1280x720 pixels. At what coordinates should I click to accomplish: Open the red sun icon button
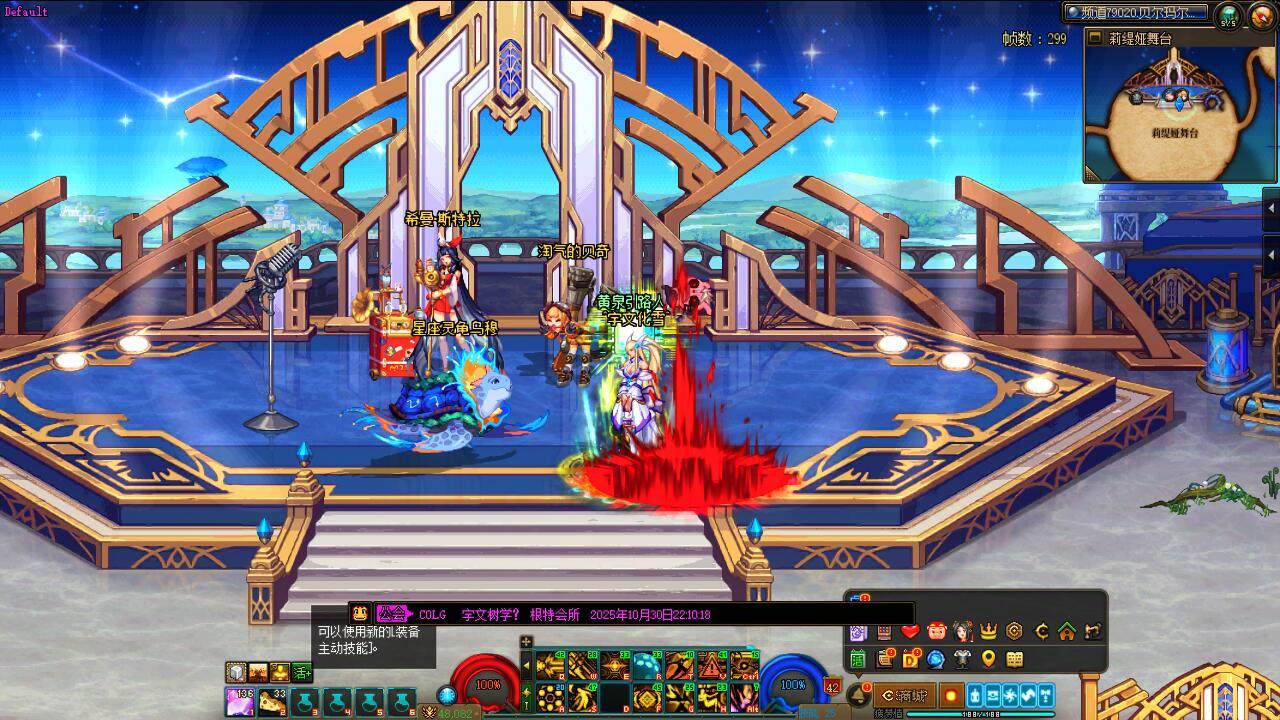951,695
